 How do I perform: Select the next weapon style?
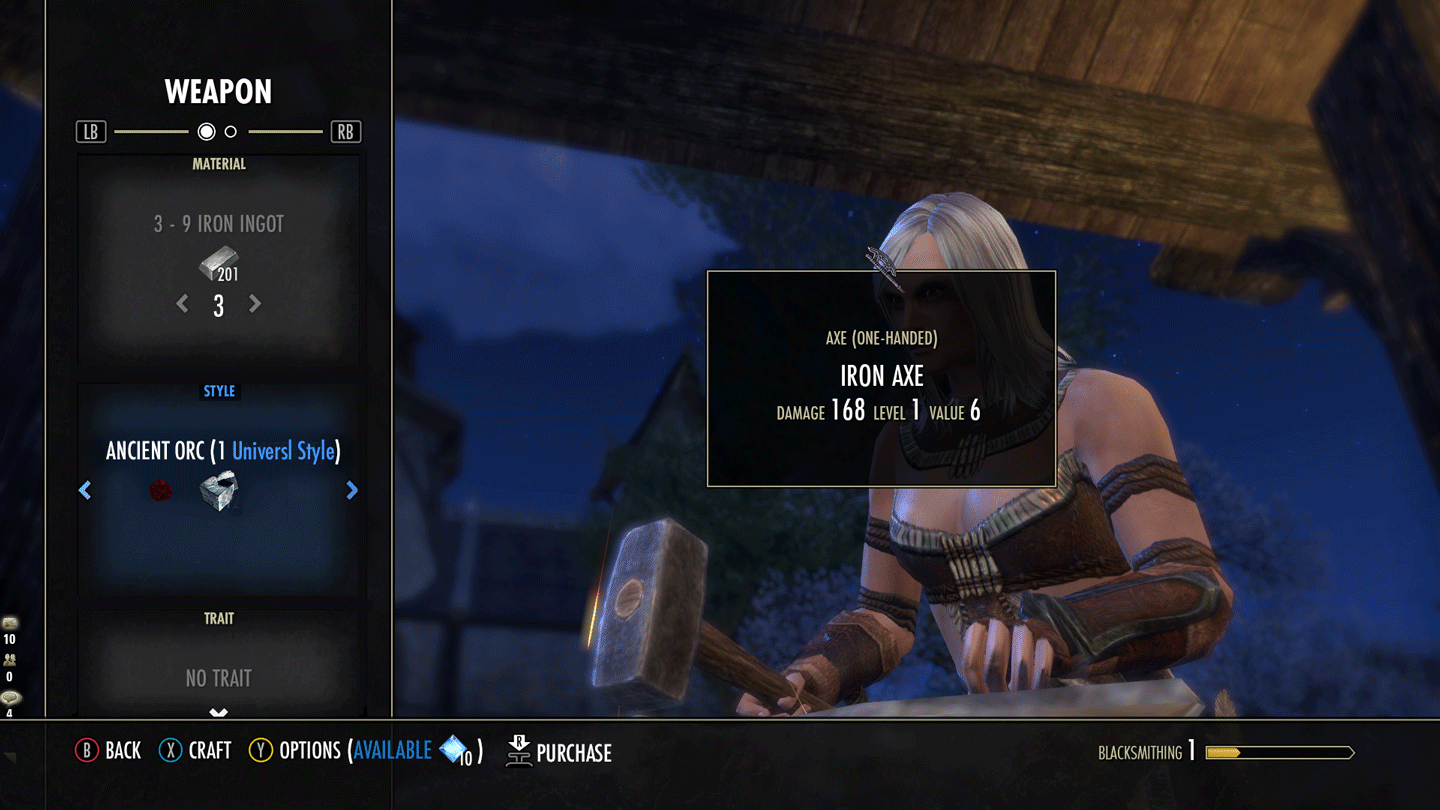coord(352,490)
